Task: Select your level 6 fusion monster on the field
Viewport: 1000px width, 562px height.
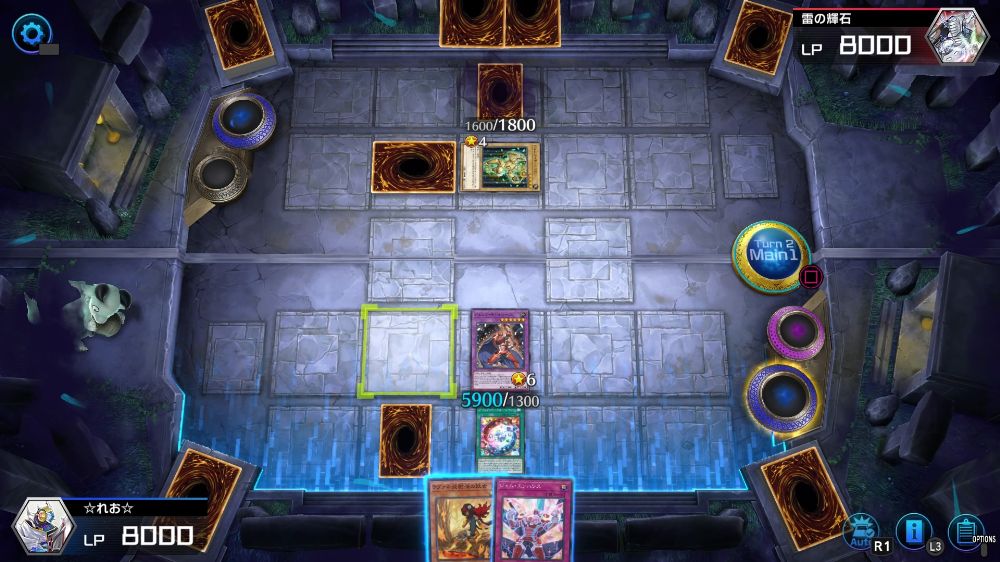Action: (499, 349)
